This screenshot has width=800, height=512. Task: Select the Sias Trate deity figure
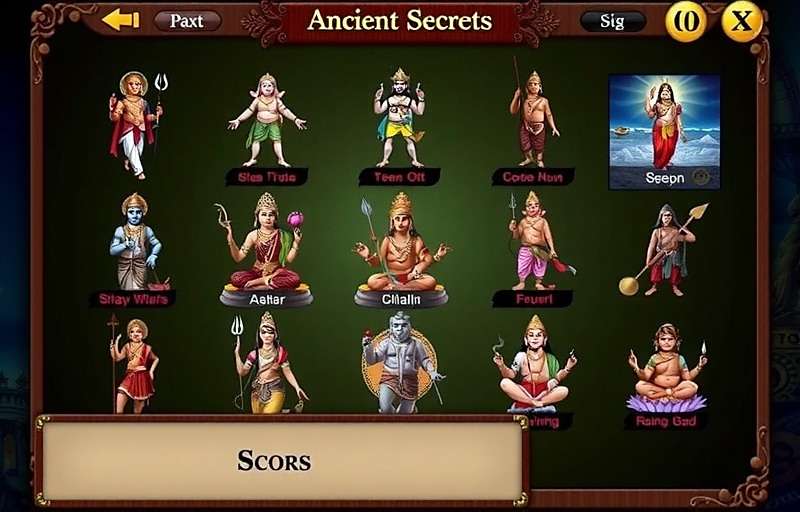pos(266,120)
